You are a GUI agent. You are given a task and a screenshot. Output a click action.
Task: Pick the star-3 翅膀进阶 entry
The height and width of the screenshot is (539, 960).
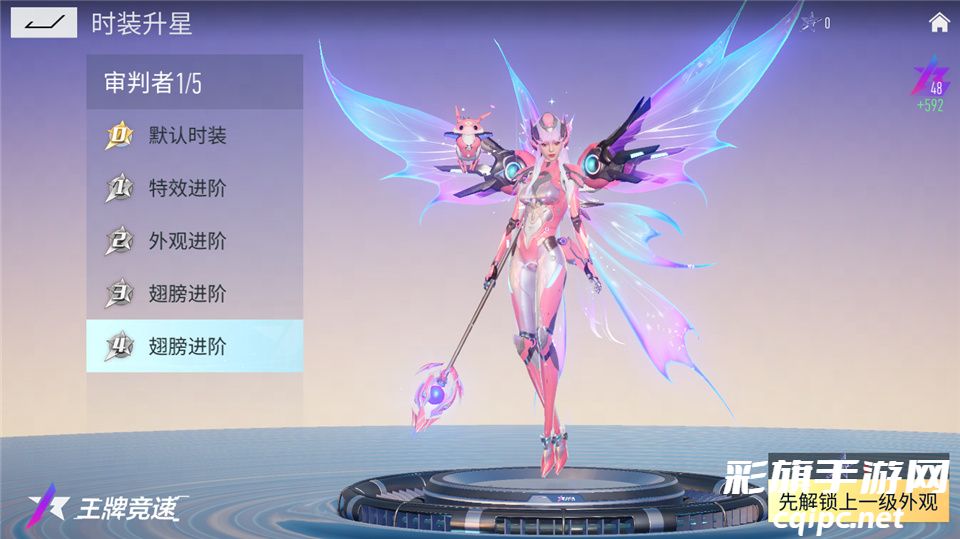pos(194,294)
